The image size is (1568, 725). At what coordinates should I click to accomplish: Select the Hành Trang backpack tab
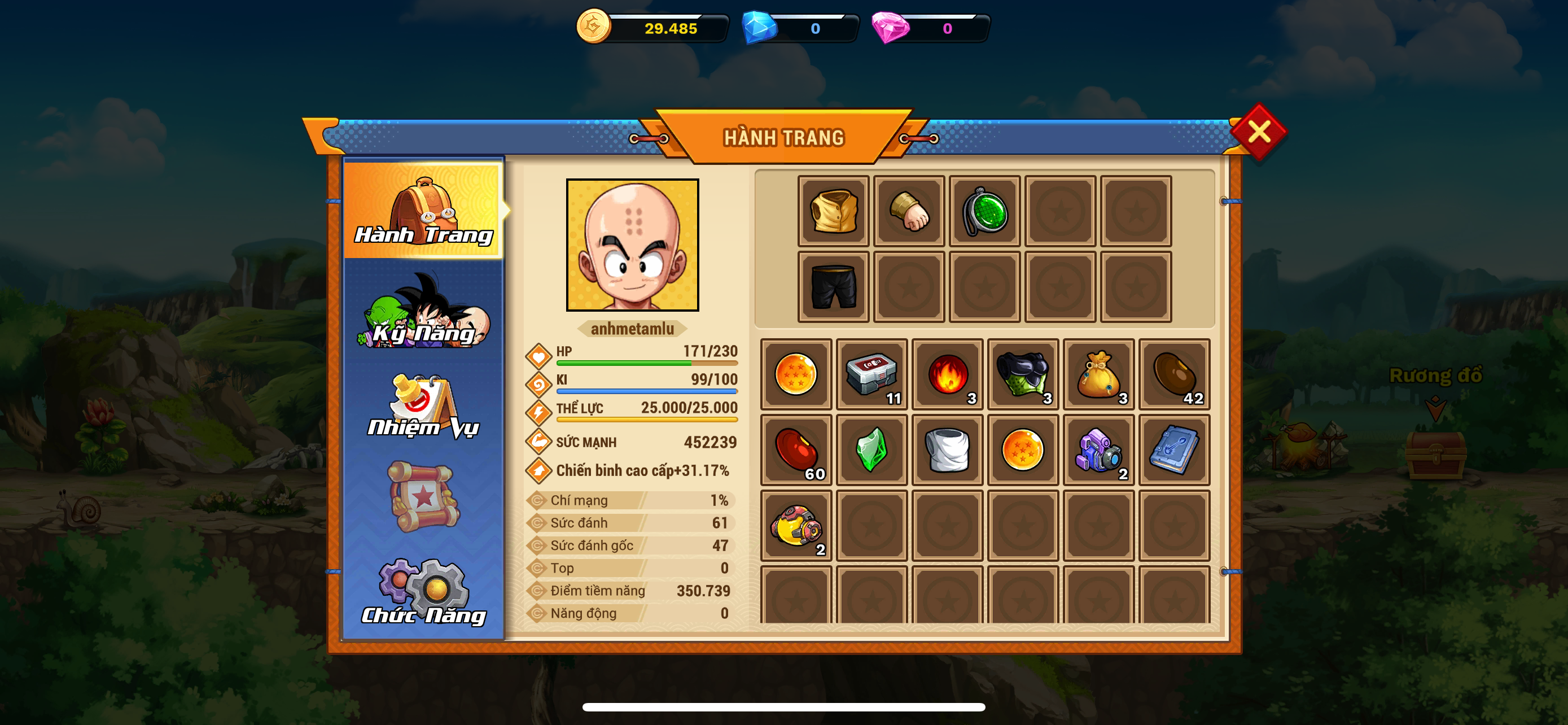(x=424, y=210)
